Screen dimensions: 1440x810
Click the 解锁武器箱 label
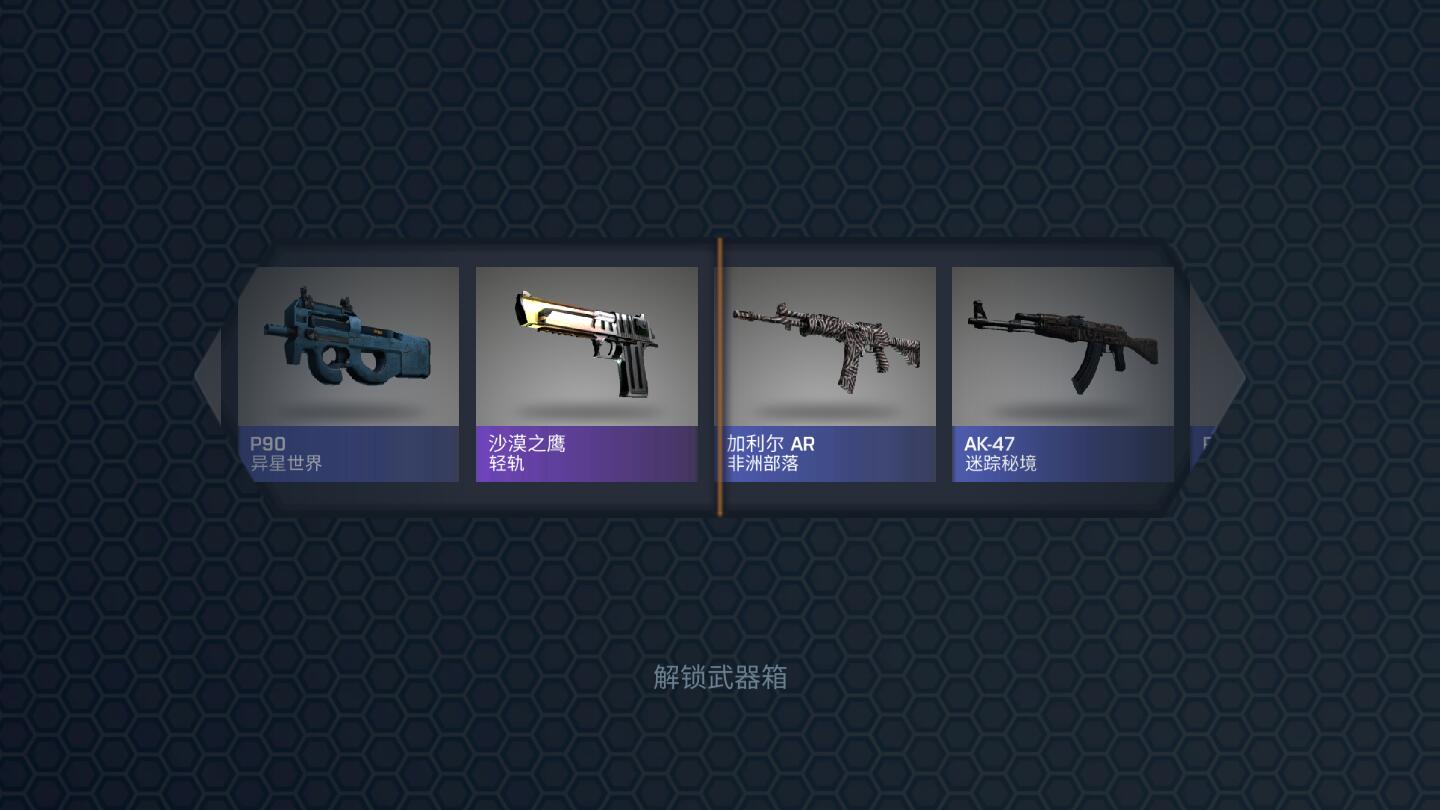point(719,678)
